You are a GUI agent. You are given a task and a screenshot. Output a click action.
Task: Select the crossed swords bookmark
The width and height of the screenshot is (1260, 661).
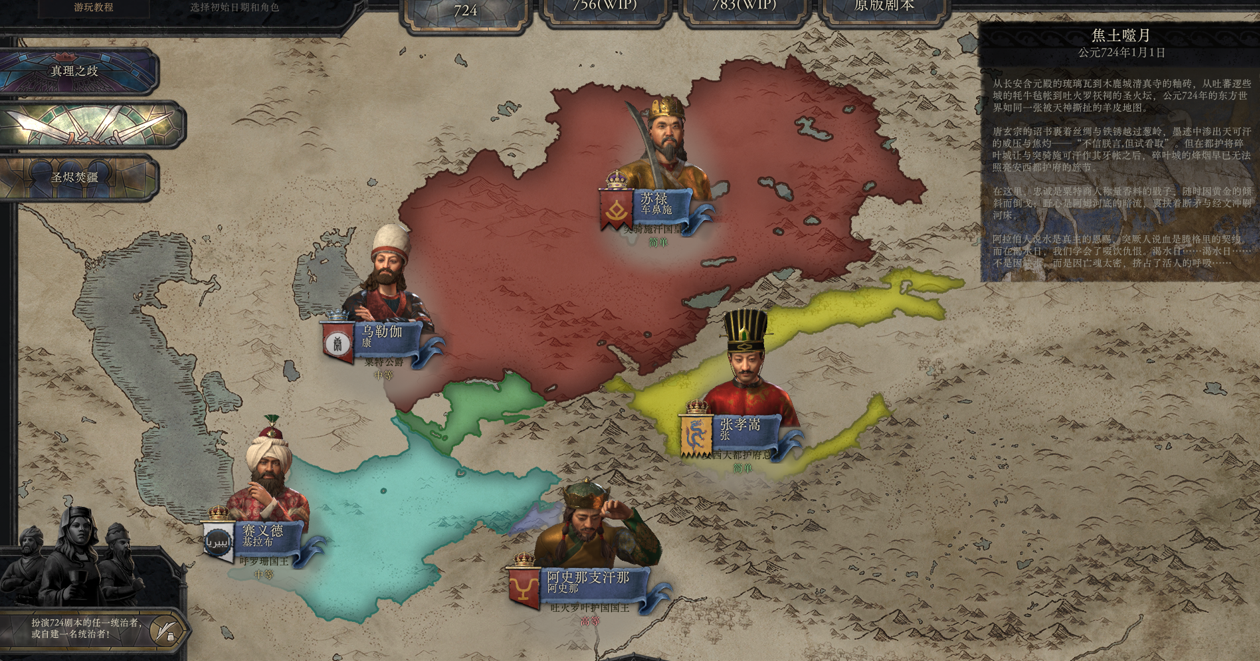coord(92,125)
